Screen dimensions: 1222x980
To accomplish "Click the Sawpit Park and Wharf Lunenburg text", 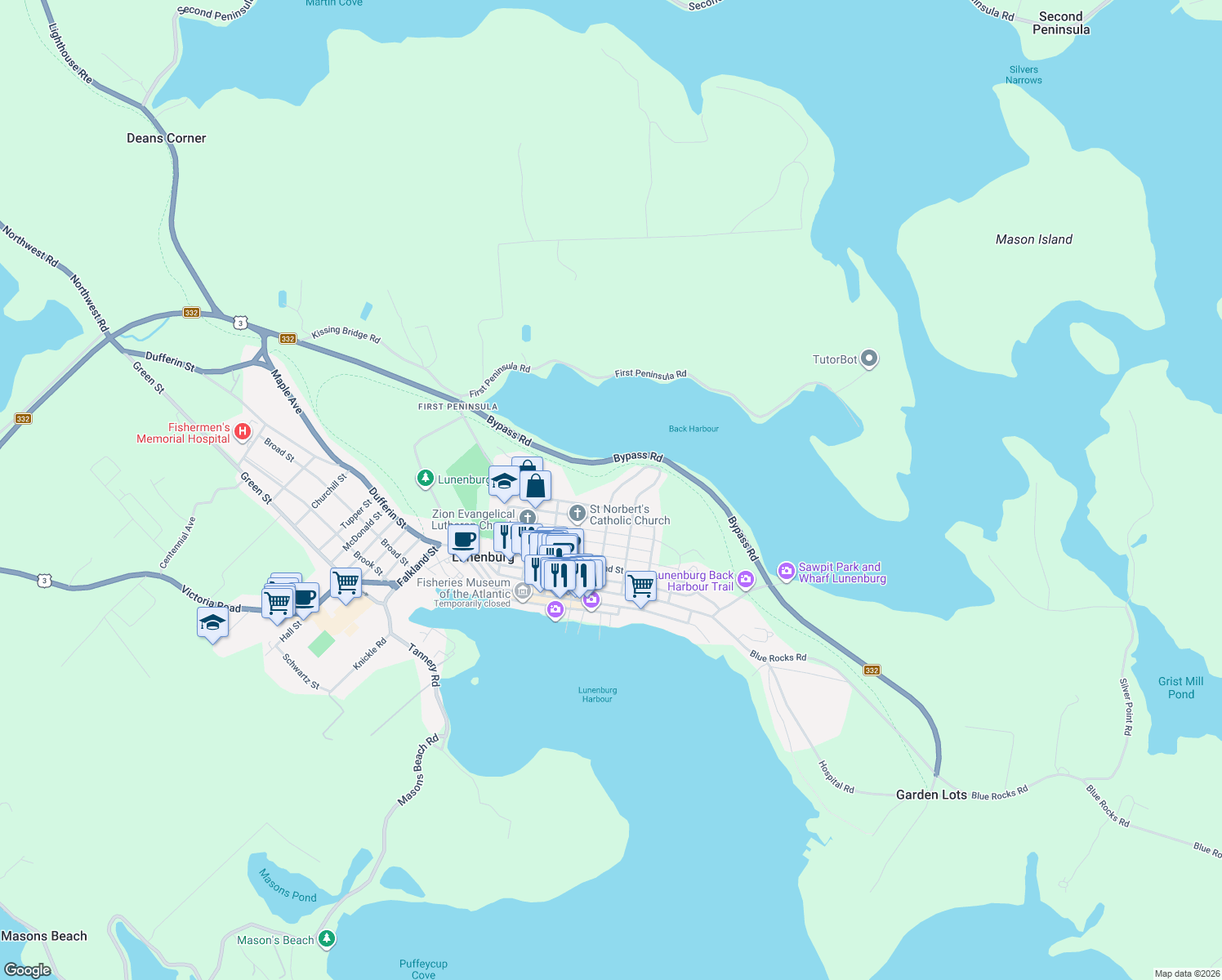I will 841,572.
